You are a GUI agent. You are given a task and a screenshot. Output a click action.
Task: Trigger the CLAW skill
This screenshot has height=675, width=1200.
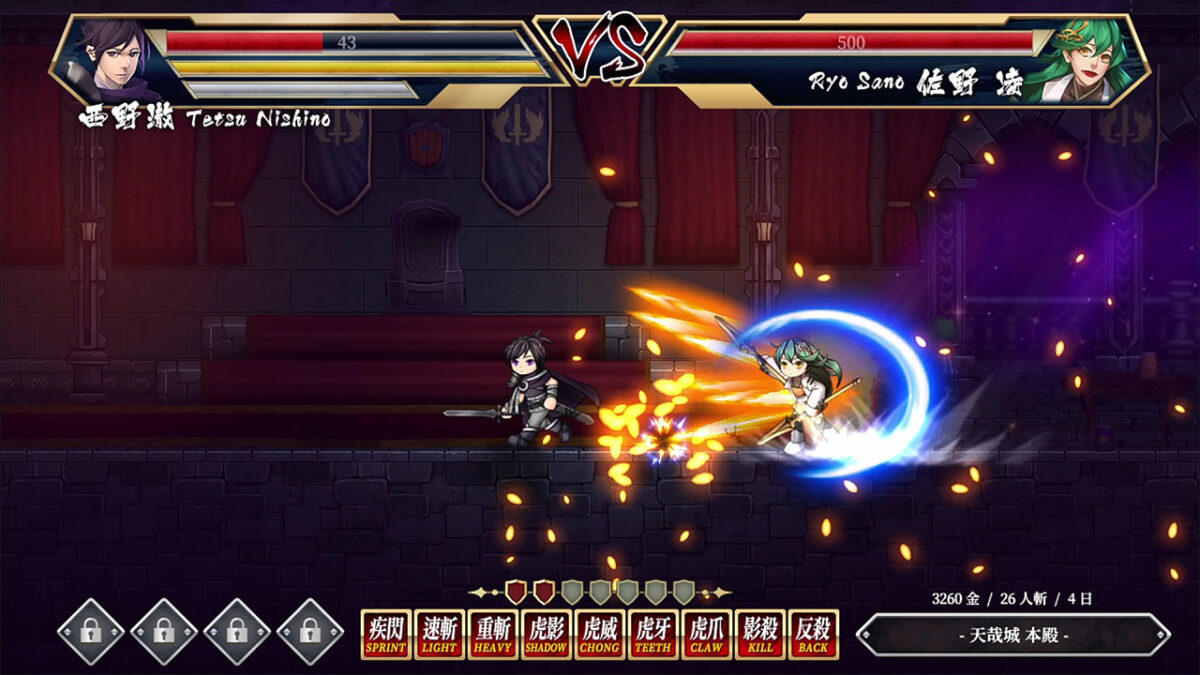[707, 634]
